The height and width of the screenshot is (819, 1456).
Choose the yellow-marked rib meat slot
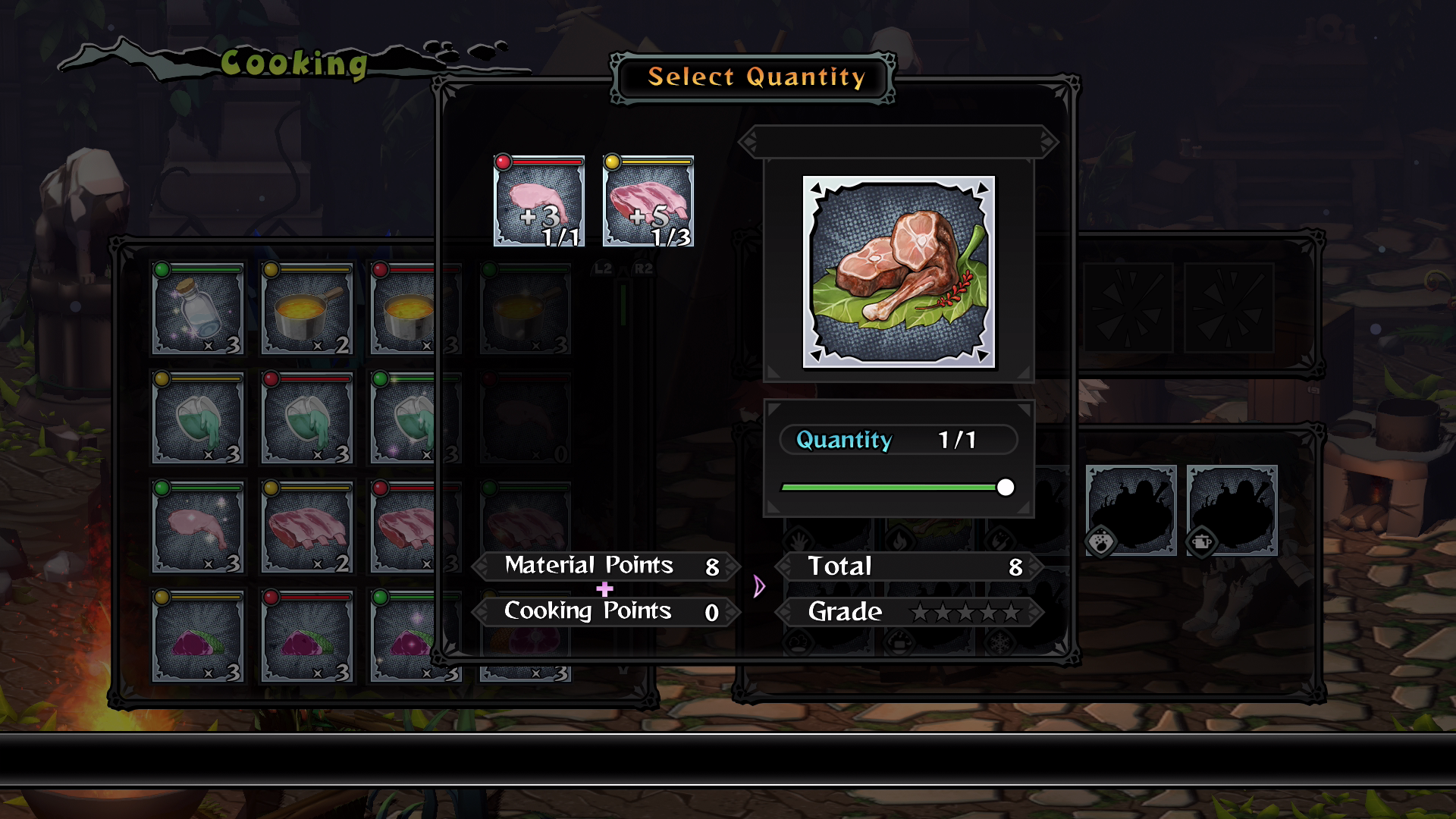307,527
